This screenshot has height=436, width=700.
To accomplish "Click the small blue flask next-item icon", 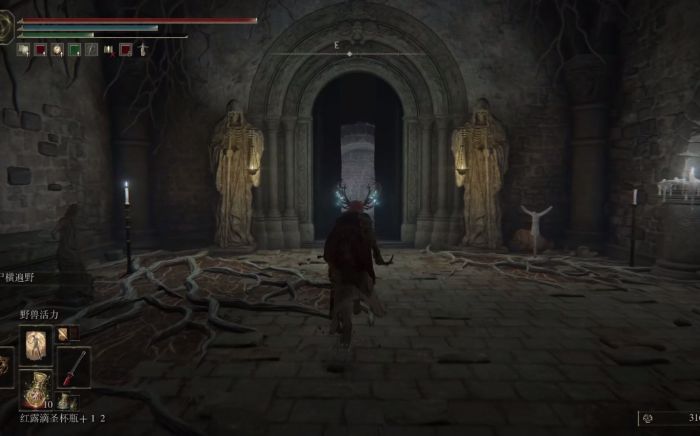I will (64, 401).
